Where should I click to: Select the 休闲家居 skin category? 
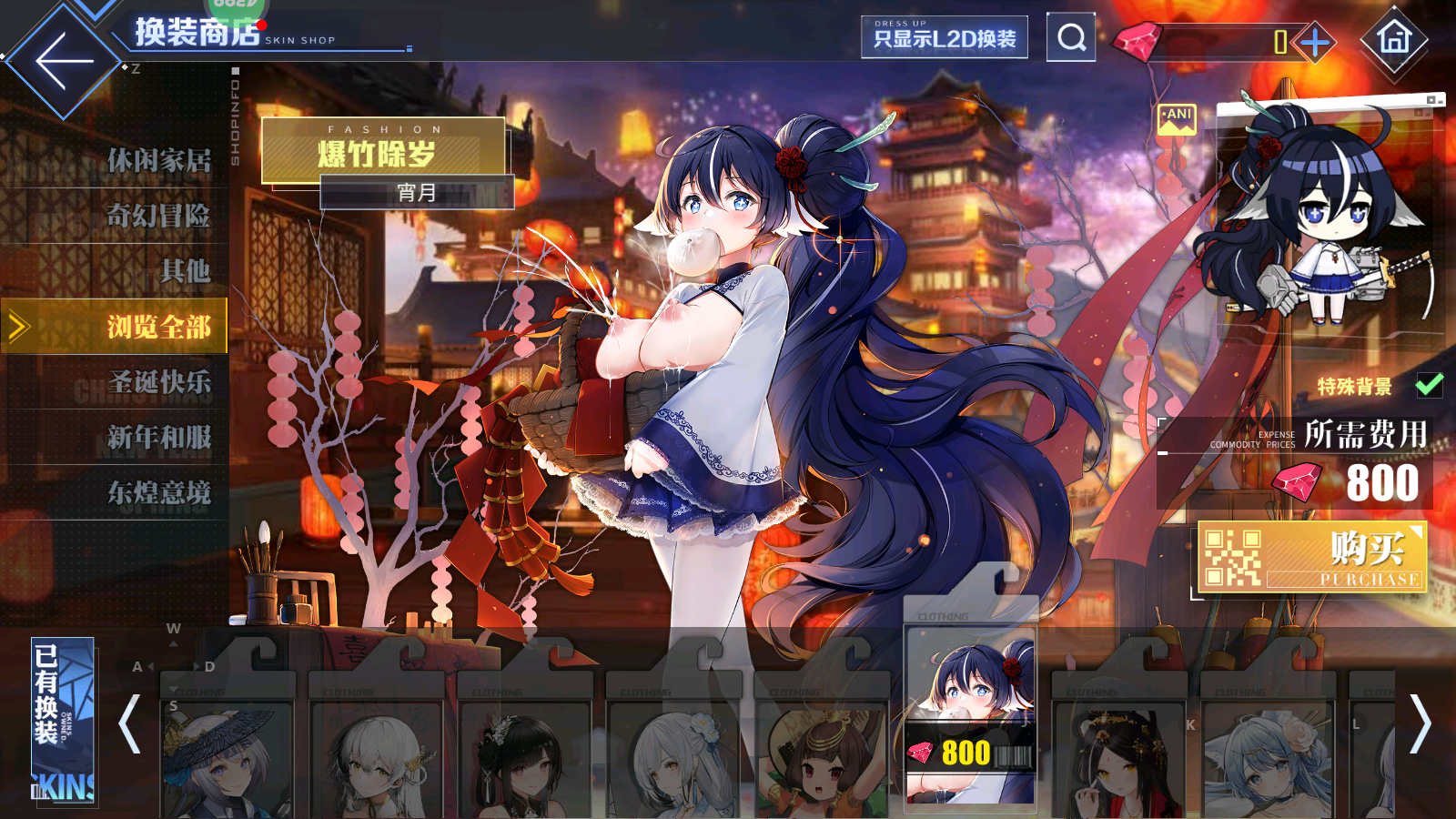coord(158,161)
